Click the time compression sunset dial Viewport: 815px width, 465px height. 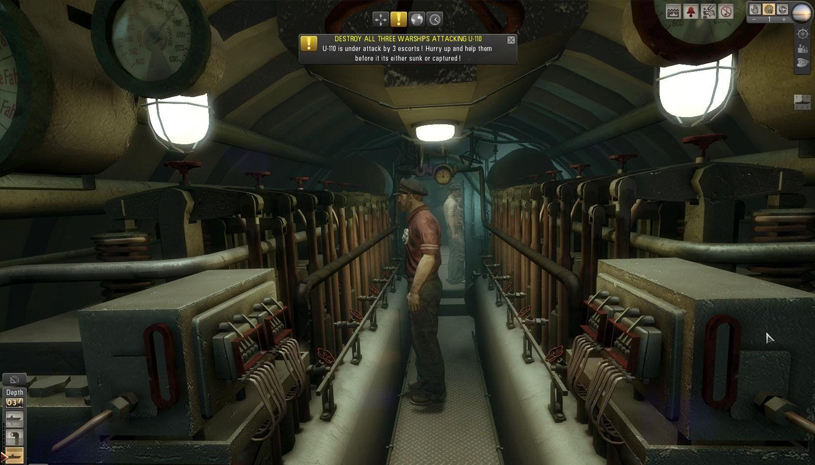pyautogui.click(x=802, y=12)
